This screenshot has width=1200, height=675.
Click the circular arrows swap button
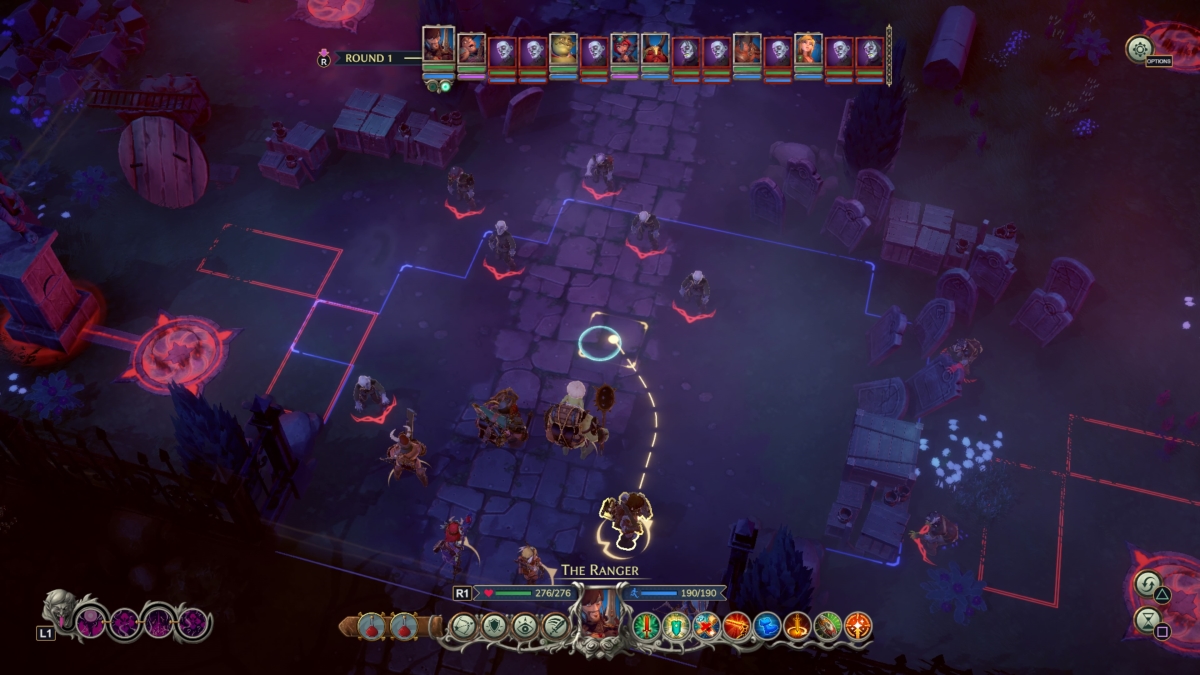click(x=1147, y=583)
